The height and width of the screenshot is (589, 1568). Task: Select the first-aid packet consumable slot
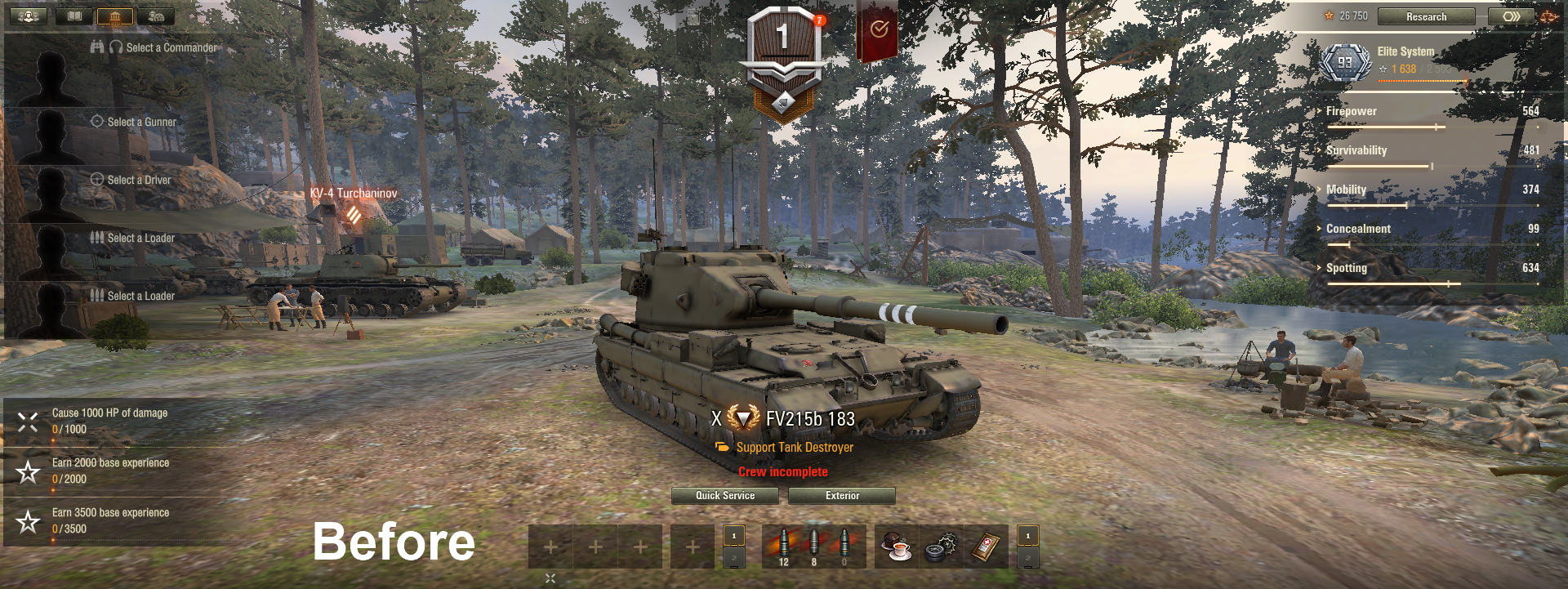click(986, 547)
